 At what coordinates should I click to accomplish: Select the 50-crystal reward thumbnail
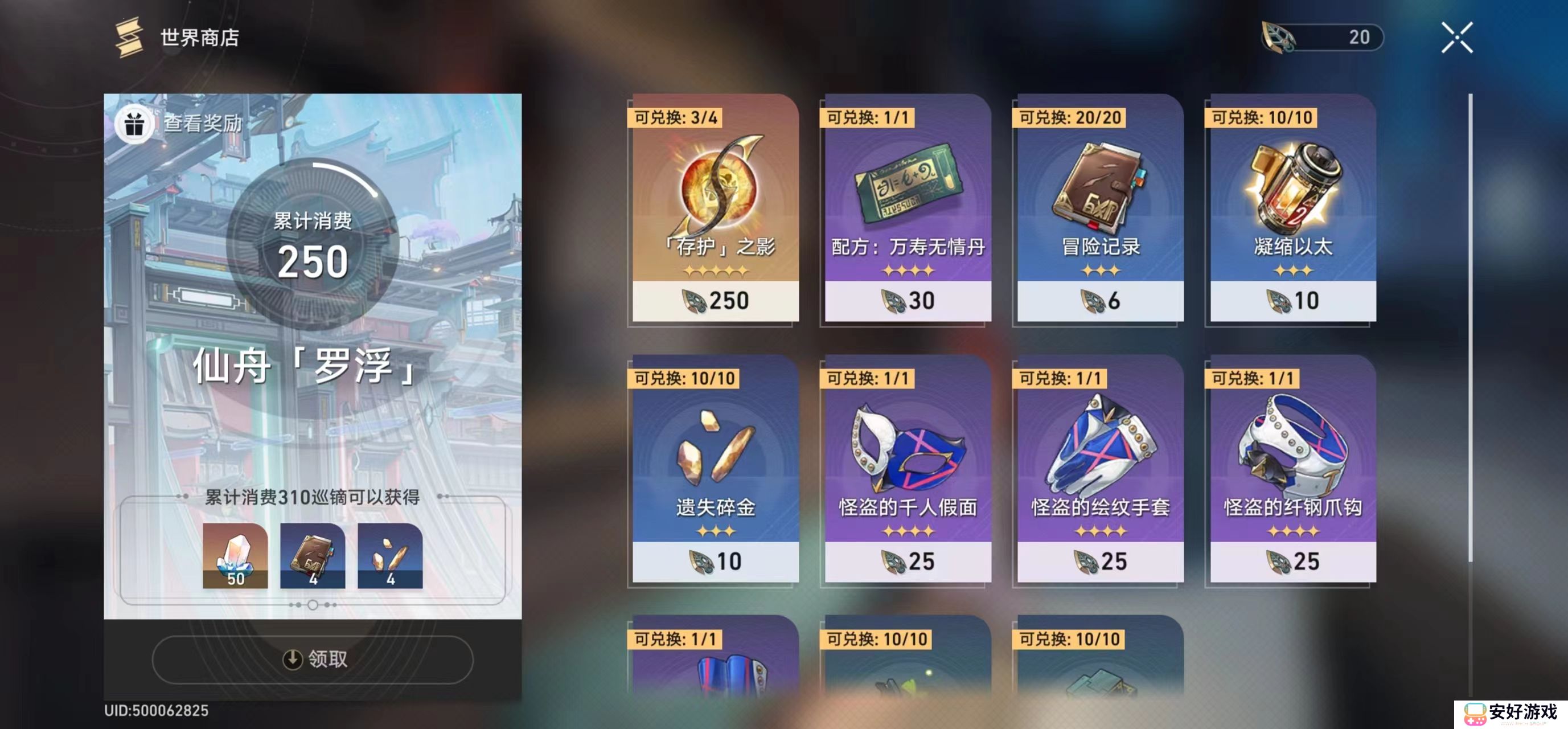point(236,555)
